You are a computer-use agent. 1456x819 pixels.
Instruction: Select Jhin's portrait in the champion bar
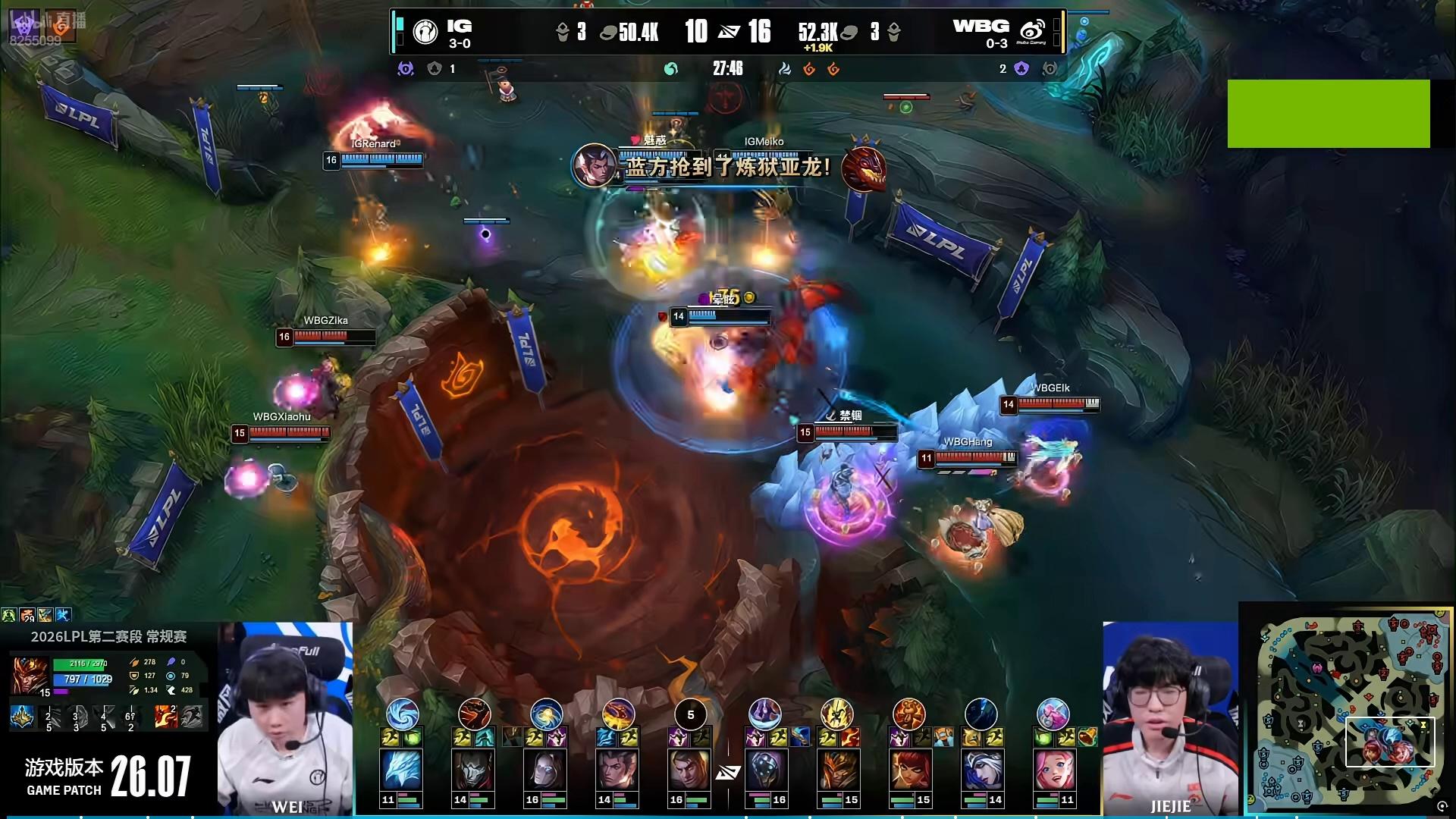473,770
